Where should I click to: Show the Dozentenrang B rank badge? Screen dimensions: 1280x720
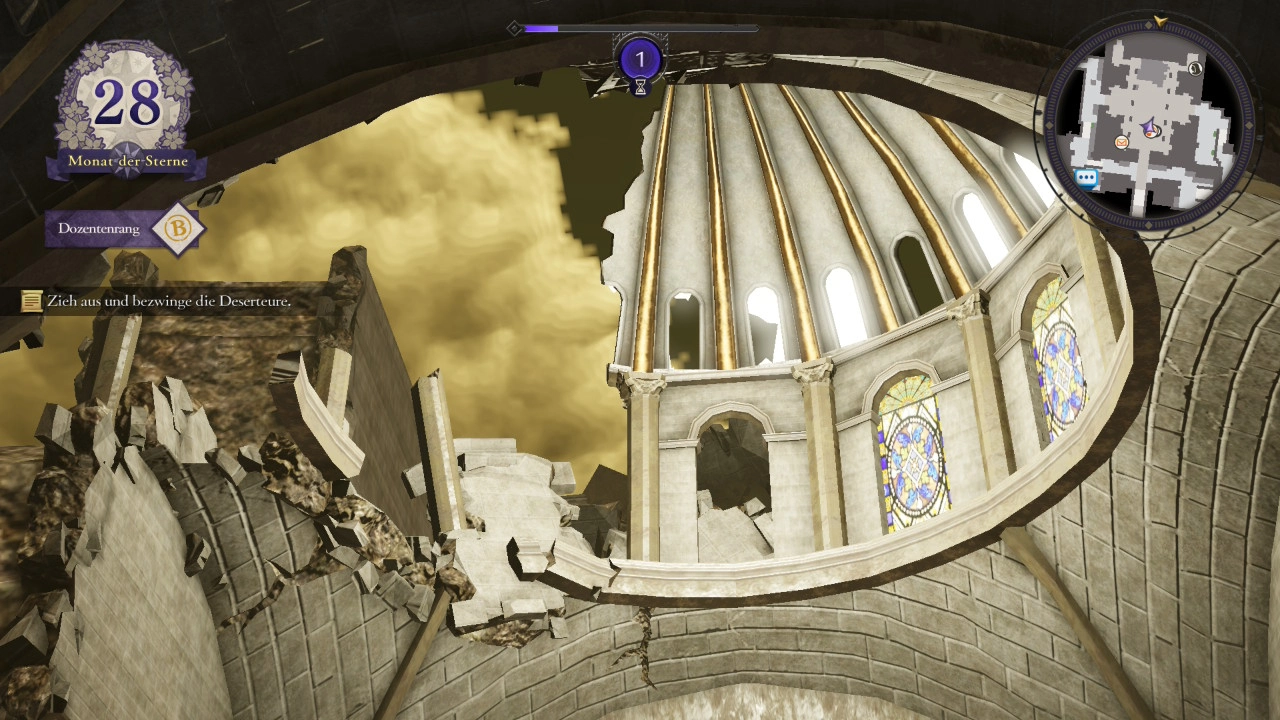tap(178, 229)
